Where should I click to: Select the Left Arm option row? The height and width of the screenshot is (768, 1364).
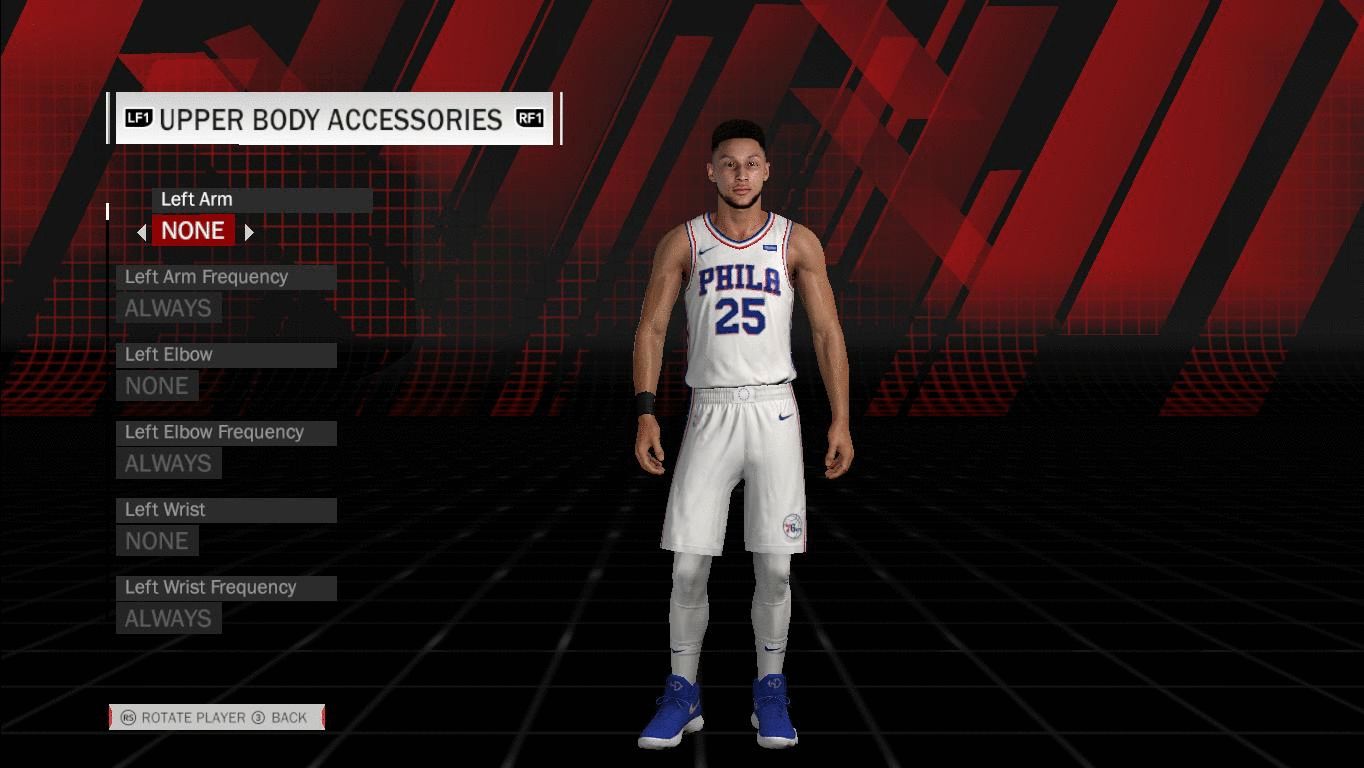click(262, 200)
